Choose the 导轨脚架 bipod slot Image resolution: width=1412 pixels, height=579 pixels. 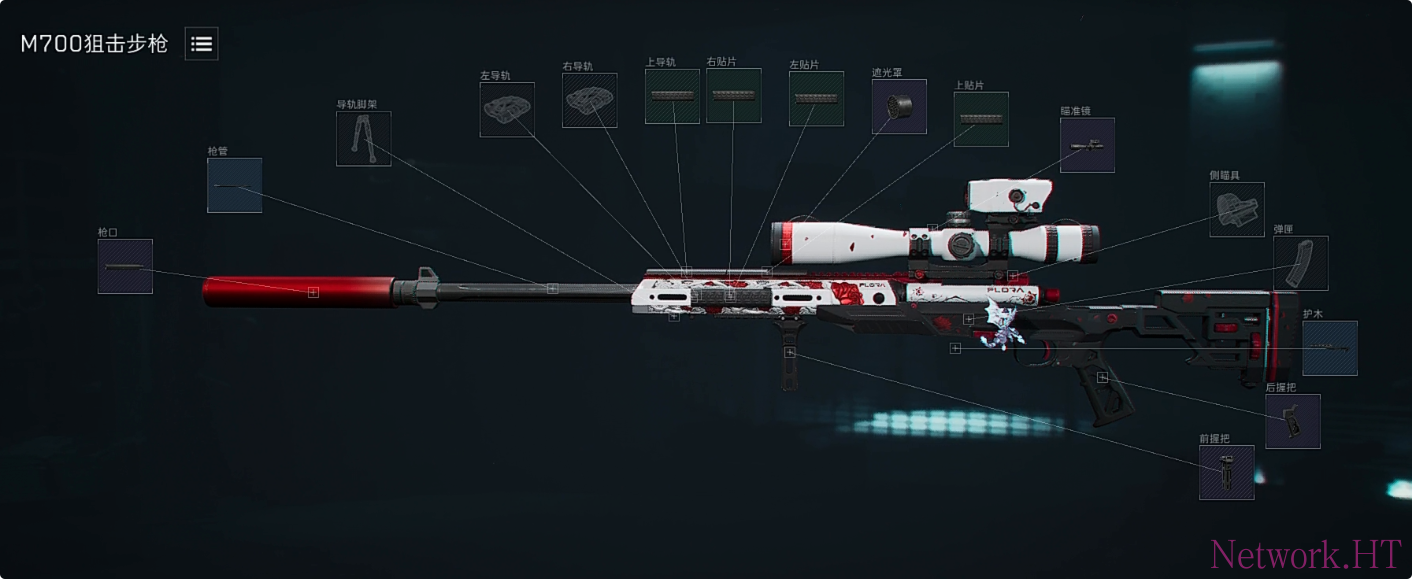(363, 139)
